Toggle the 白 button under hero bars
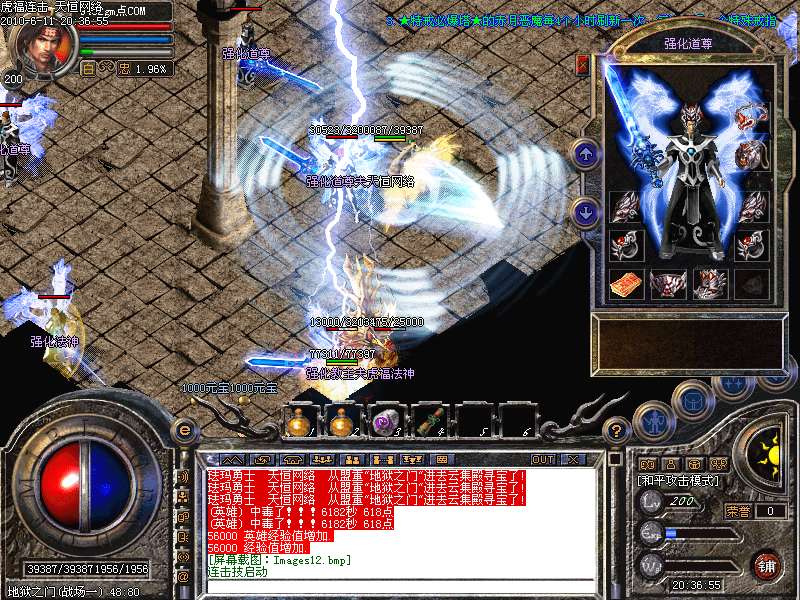The width and height of the screenshot is (800, 600). pos(88,69)
